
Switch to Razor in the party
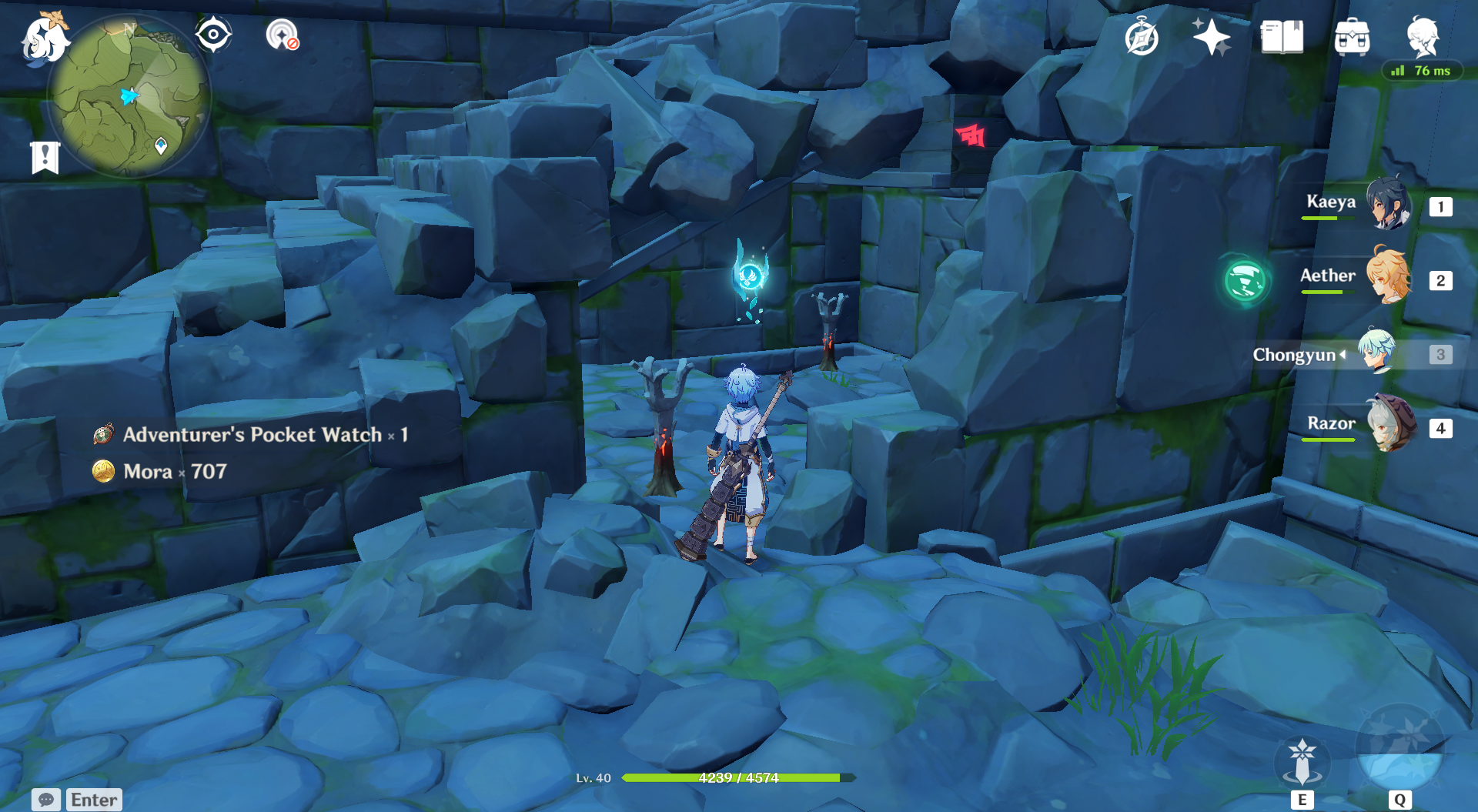[1390, 424]
